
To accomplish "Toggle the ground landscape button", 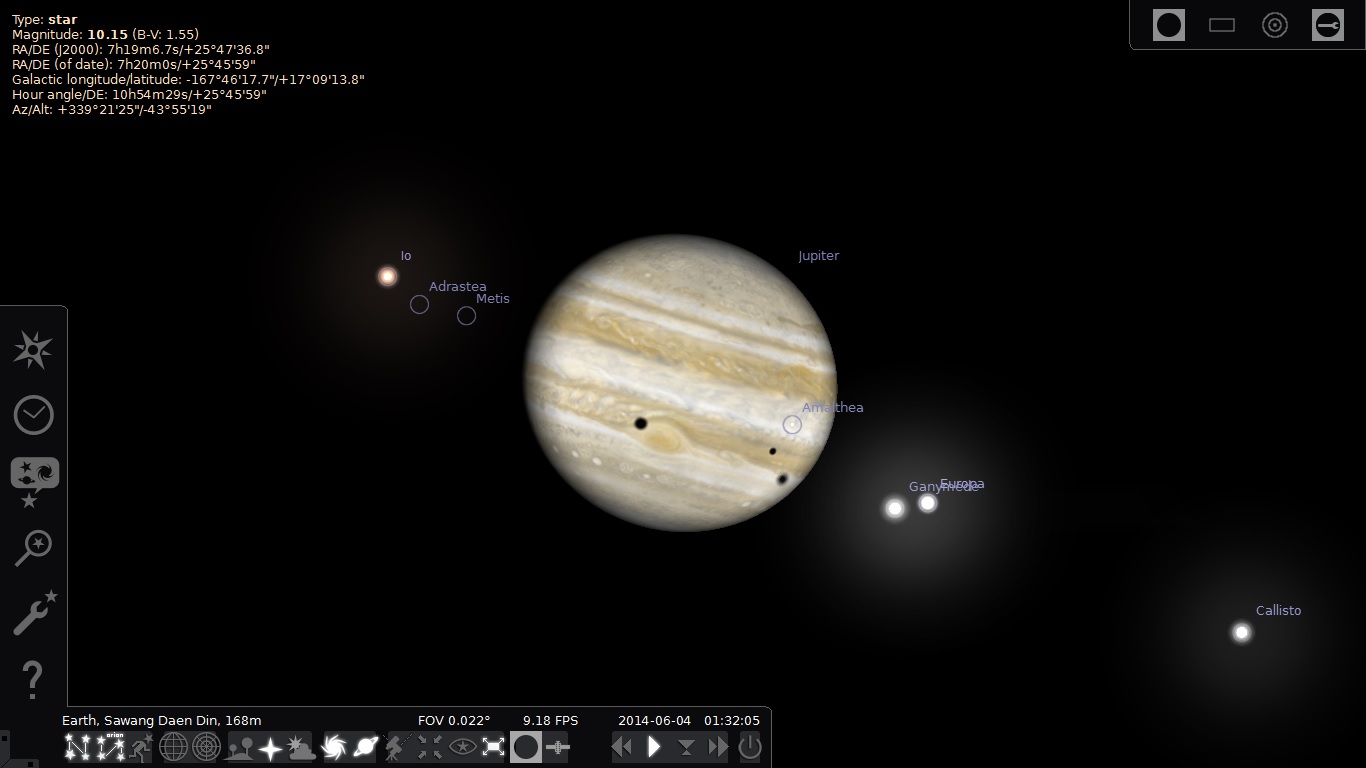I will point(240,747).
